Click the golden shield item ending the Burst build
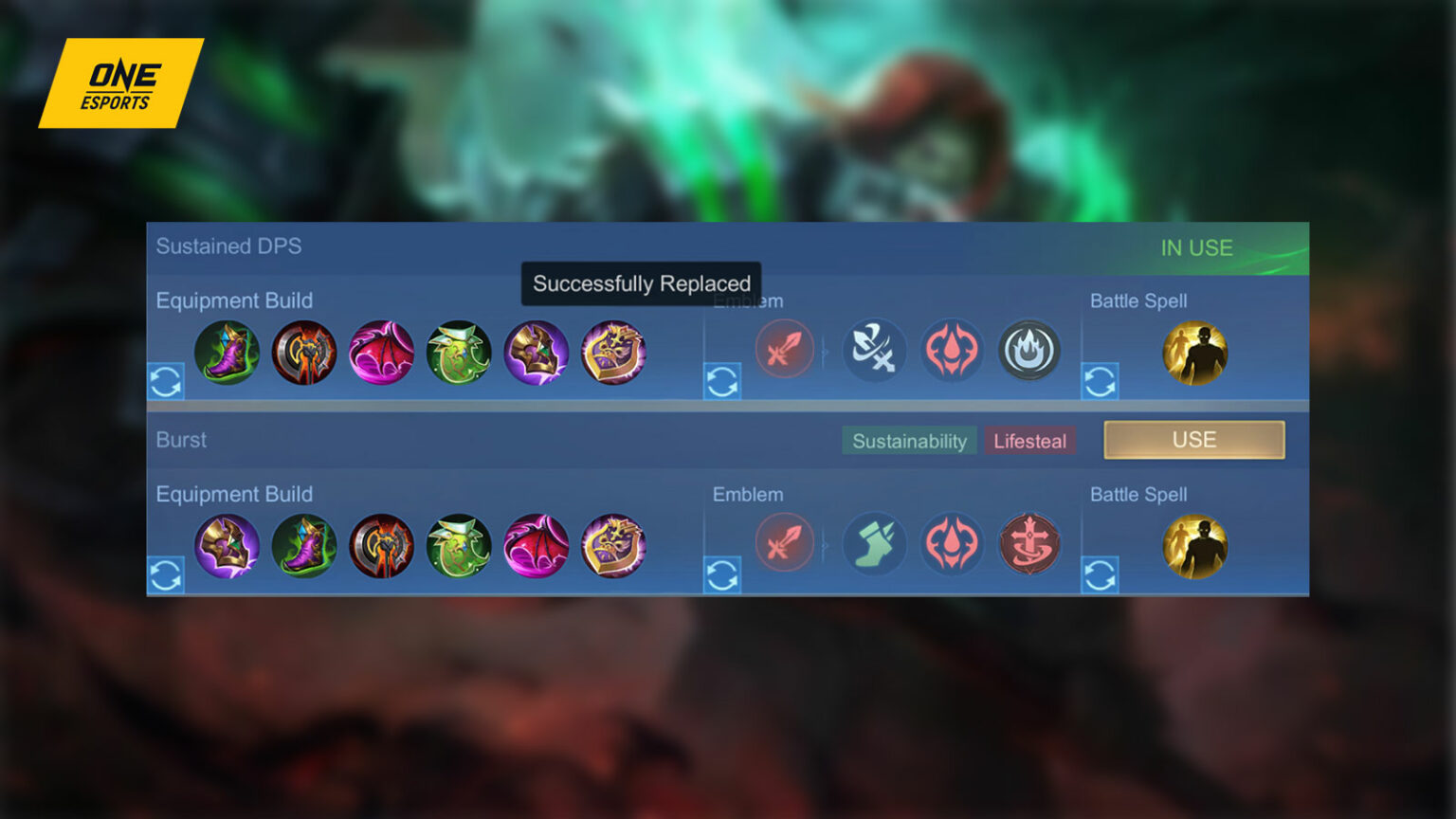This screenshot has width=1456, height=819. [614, 545]
